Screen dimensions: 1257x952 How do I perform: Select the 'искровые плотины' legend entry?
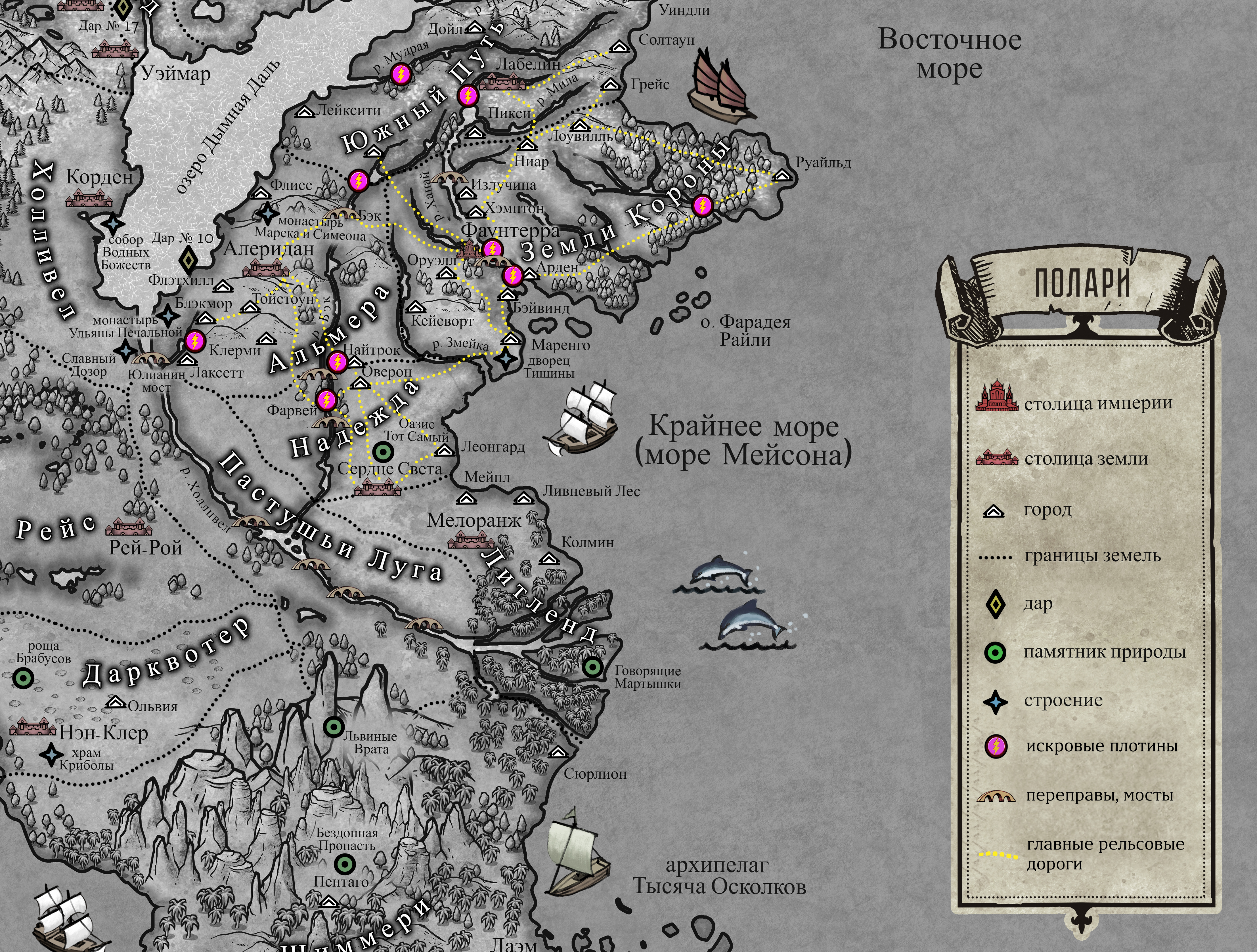(x=996, y=746)
